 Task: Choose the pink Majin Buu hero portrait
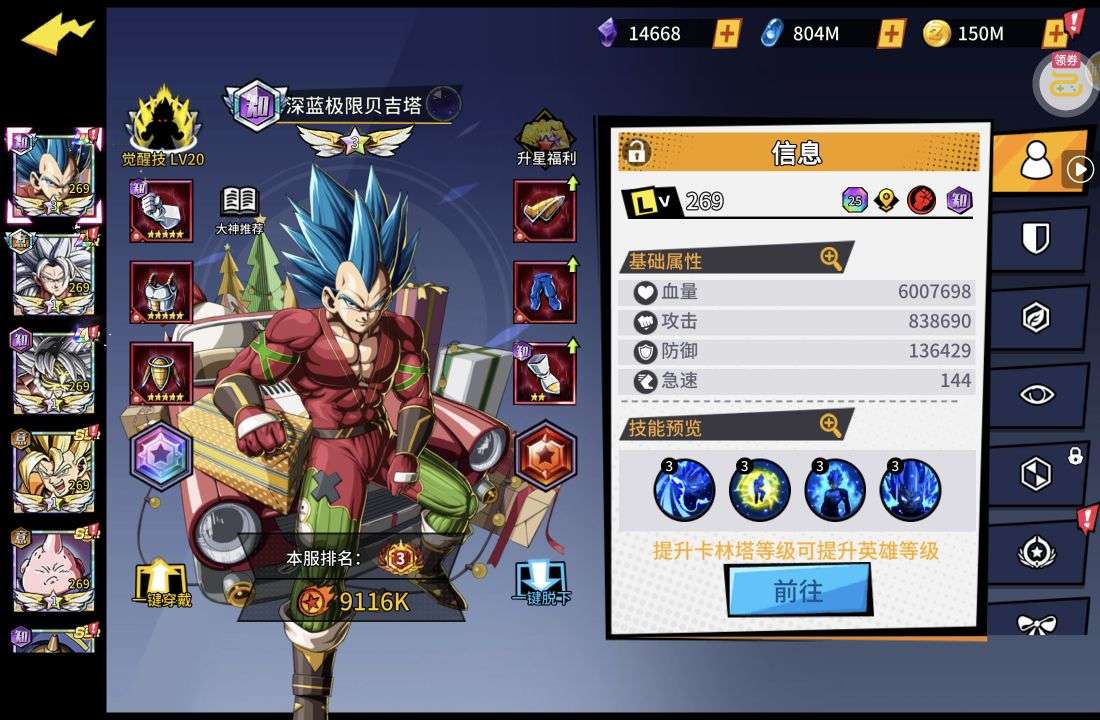tap(53, 569)
